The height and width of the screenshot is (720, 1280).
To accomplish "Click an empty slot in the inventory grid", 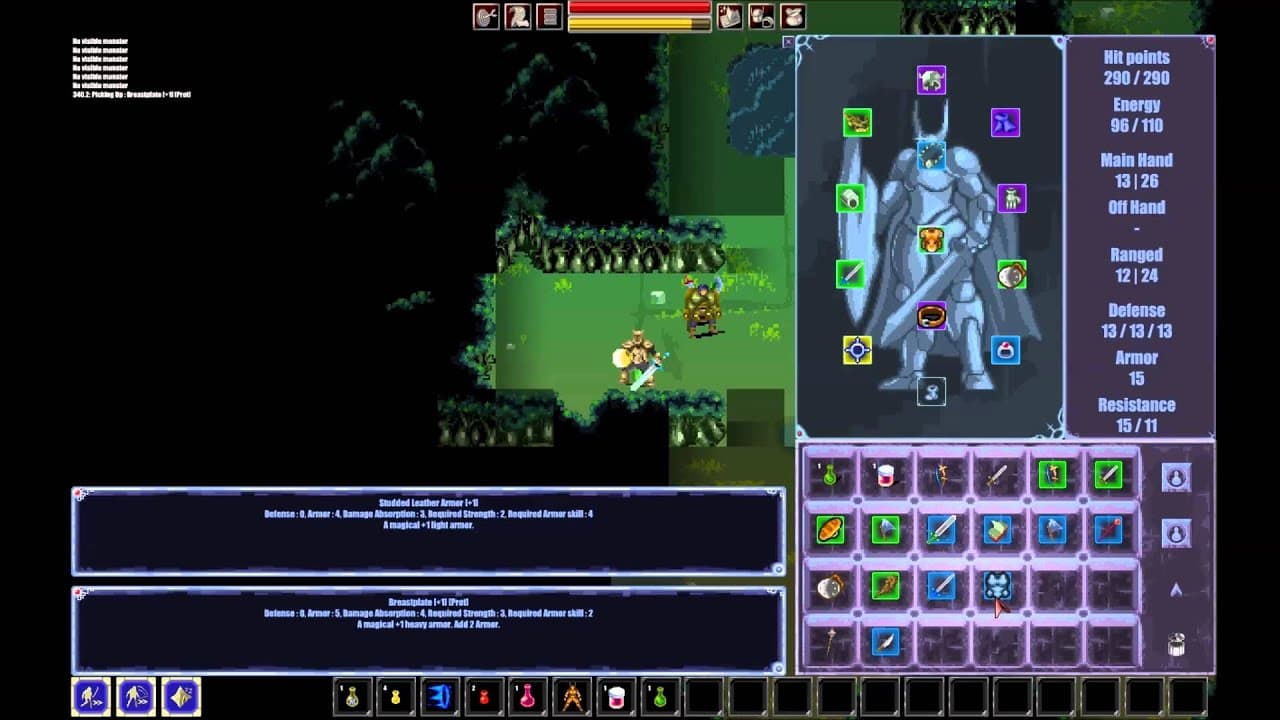I will click(1050, 645).
